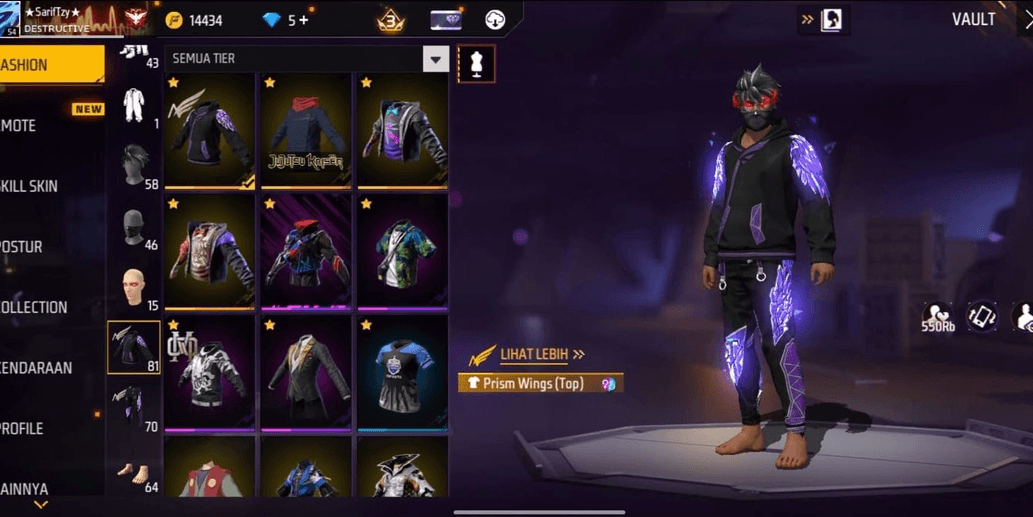
Task: Show the hairstyle category with 58 items
Action: [x=133, y=166]
